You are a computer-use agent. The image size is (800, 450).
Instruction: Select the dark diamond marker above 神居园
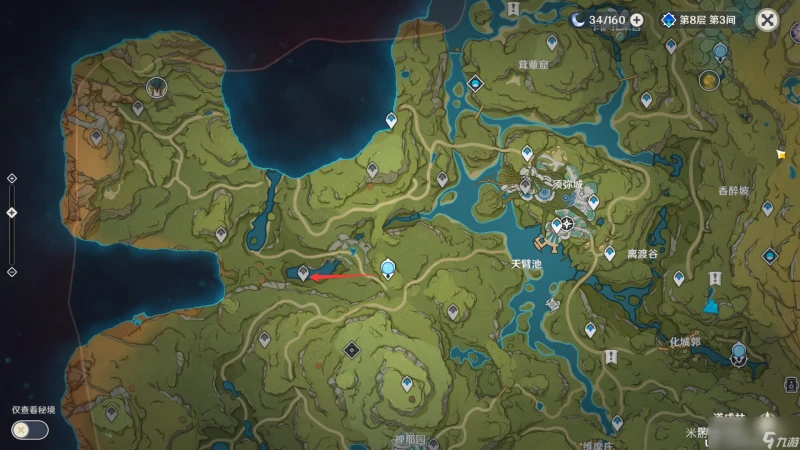pyautogui.click(x=352, y=349)
